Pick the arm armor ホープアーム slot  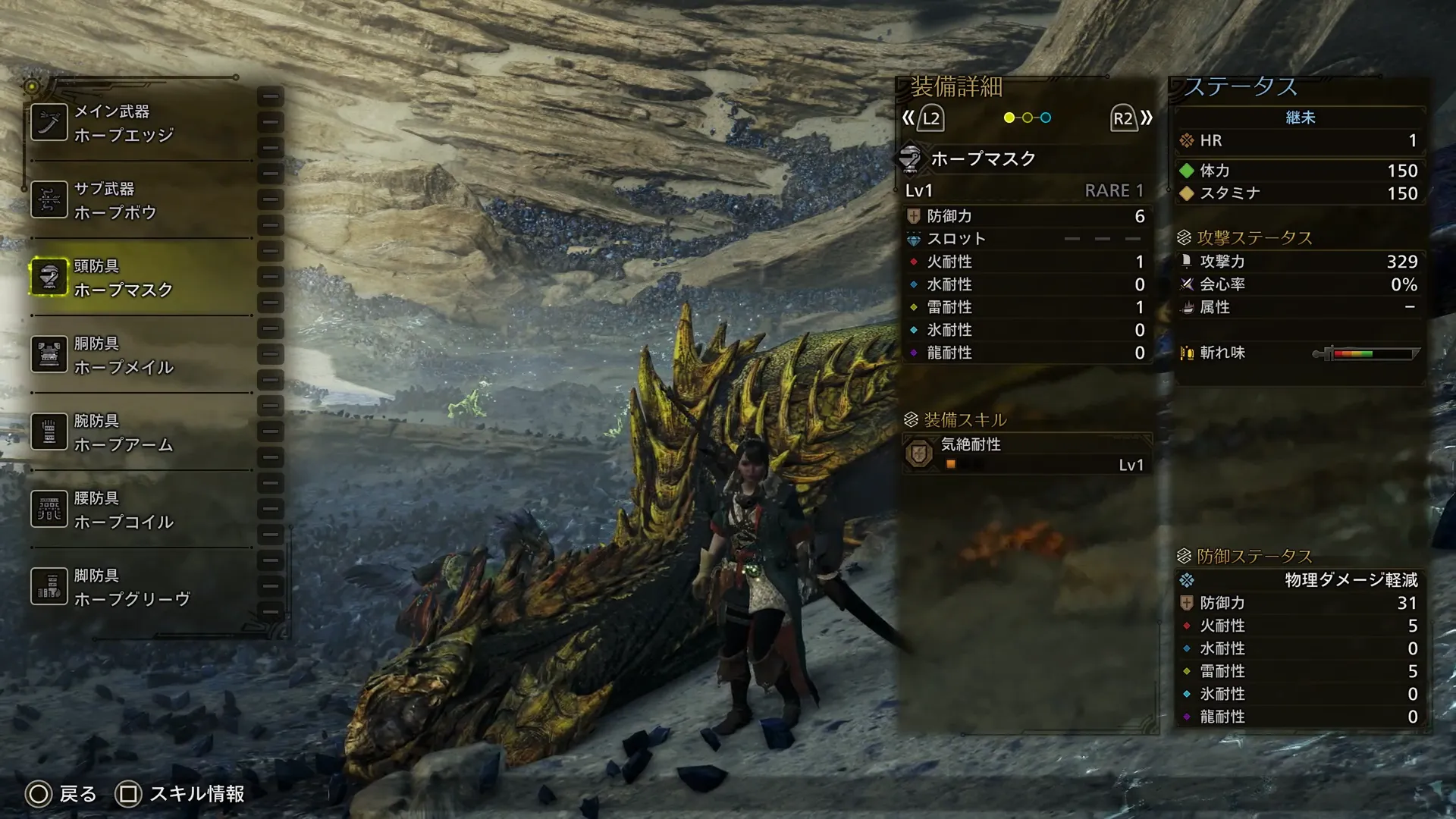point(140,432)
